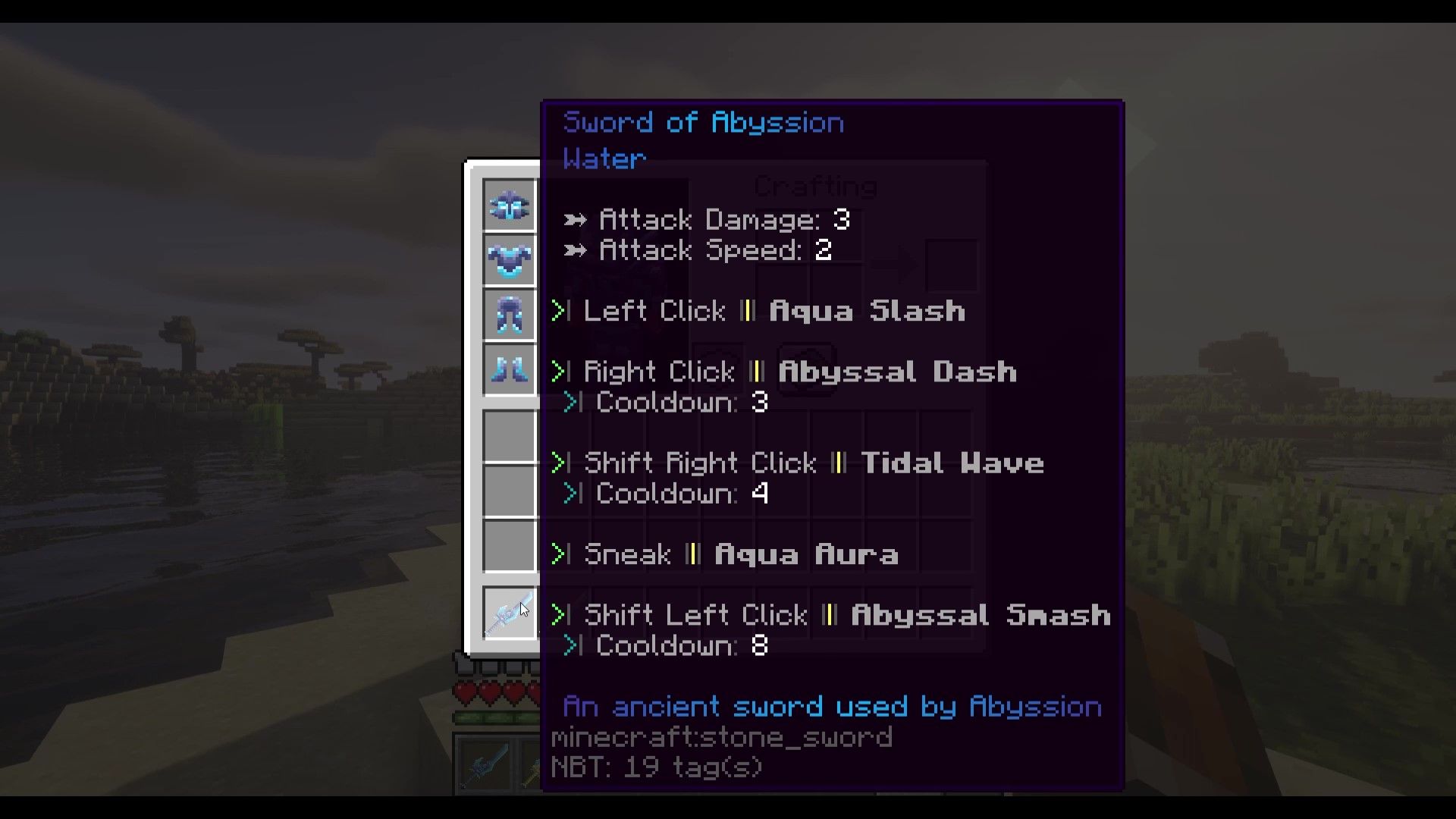Screen dimensions: 1456x819
Task: Select the golden sword in the hotbar
Action: [x=532, y=766]
